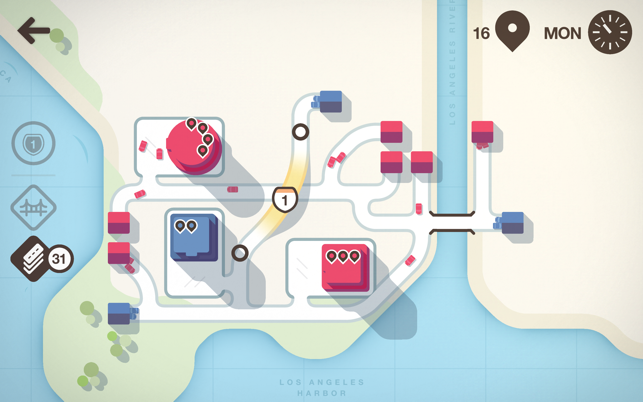Go back using the arrow button
The width and height of the screenshot is (643, 402).
34,32
